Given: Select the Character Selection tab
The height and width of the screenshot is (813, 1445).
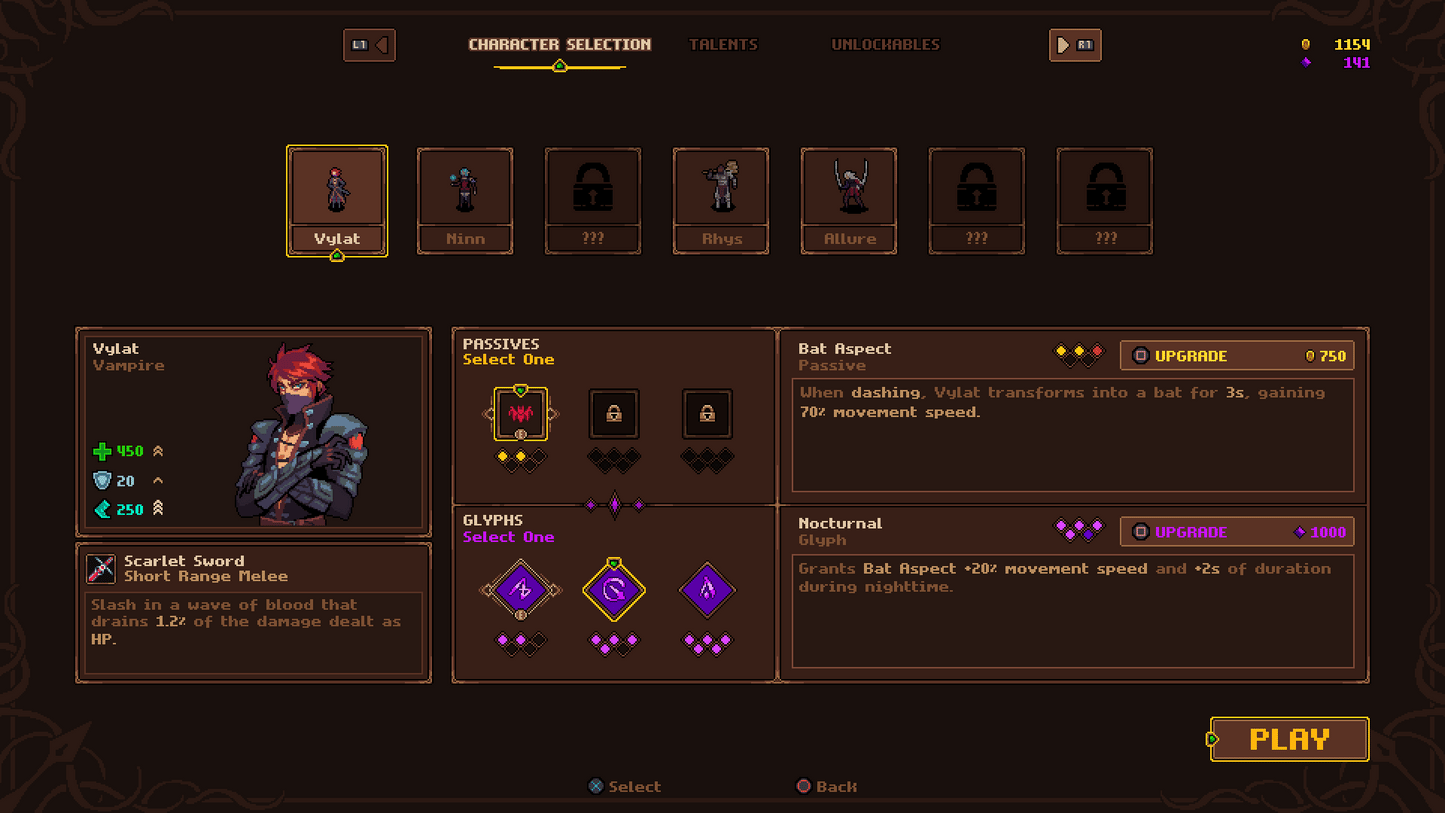Looking at the screenshot, I should pos(559,45).
